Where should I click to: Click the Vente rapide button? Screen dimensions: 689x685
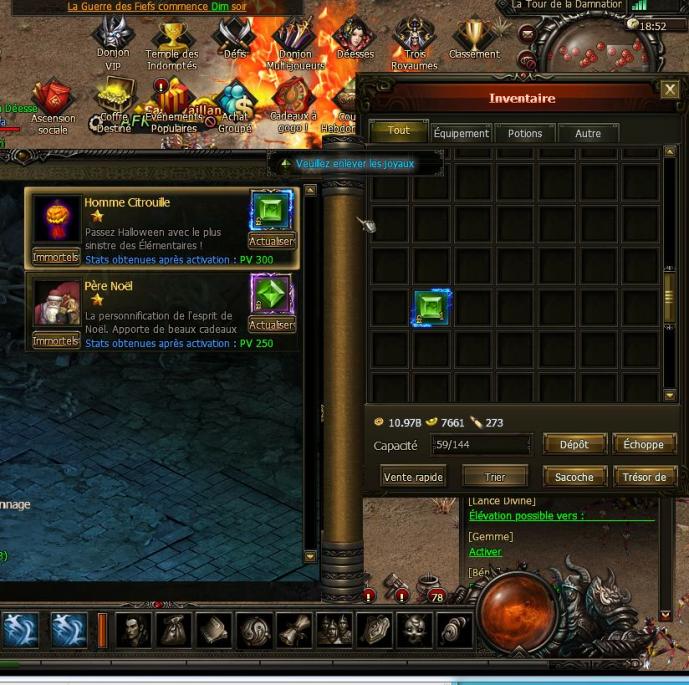[x=413, y=477]
